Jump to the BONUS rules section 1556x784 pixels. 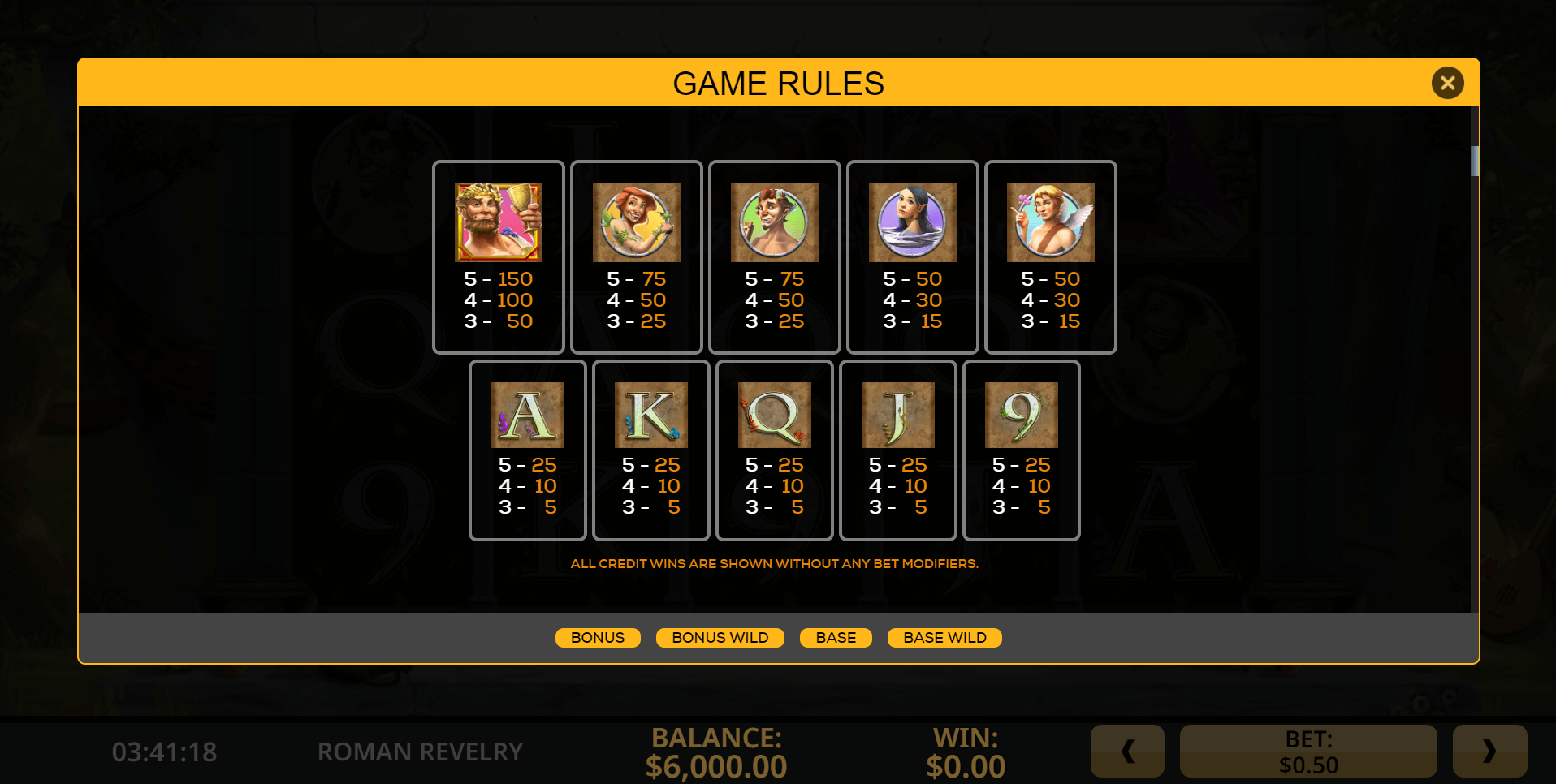tap(598, 638)
